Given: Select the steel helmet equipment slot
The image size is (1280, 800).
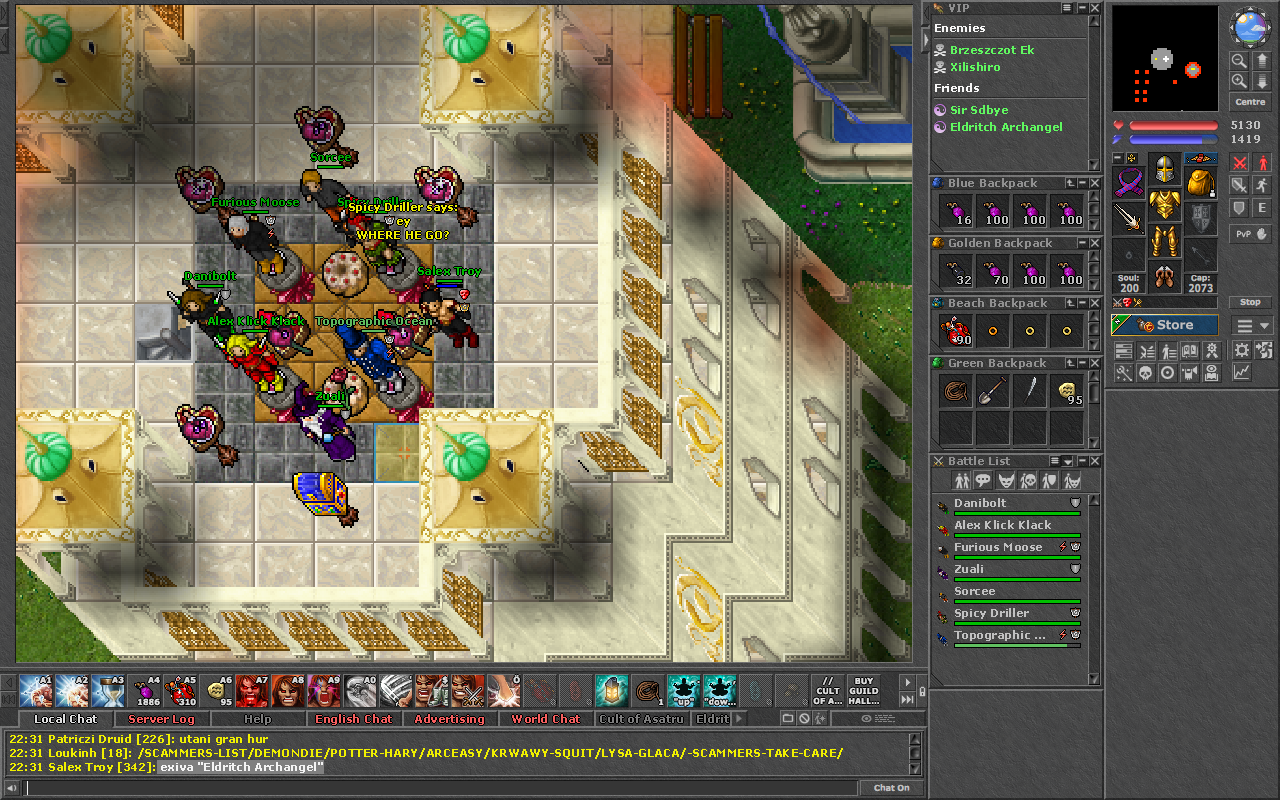Looking at the screenshot, I should 1164,169.
